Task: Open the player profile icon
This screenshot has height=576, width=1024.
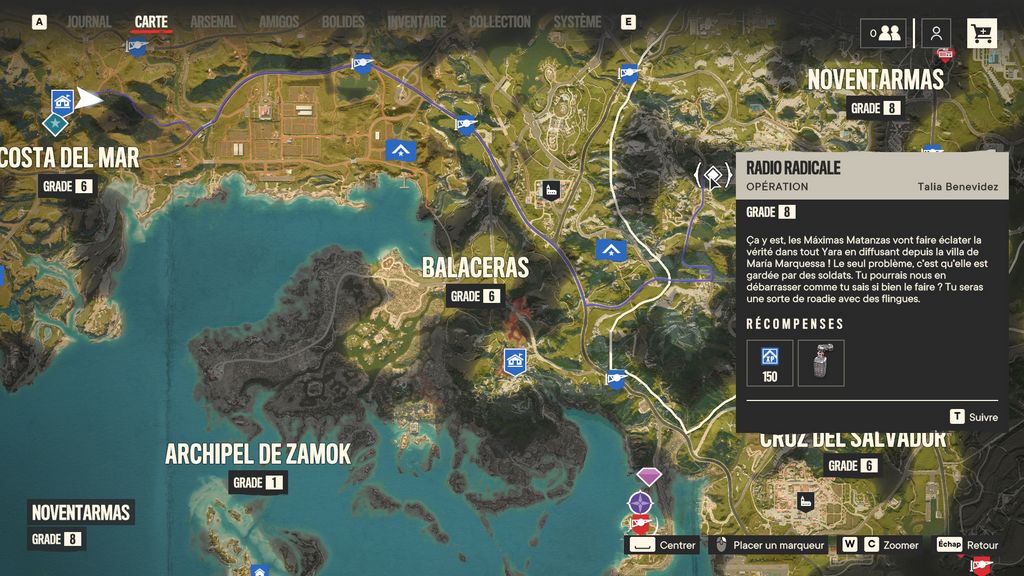Action: (x=936, y=33)
